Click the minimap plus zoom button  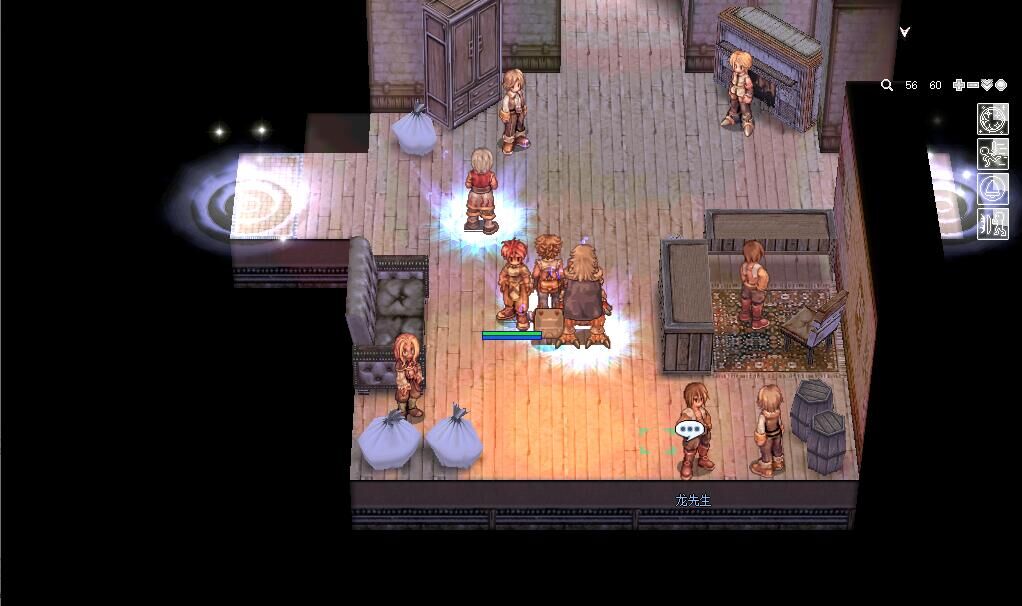(959, 86)
